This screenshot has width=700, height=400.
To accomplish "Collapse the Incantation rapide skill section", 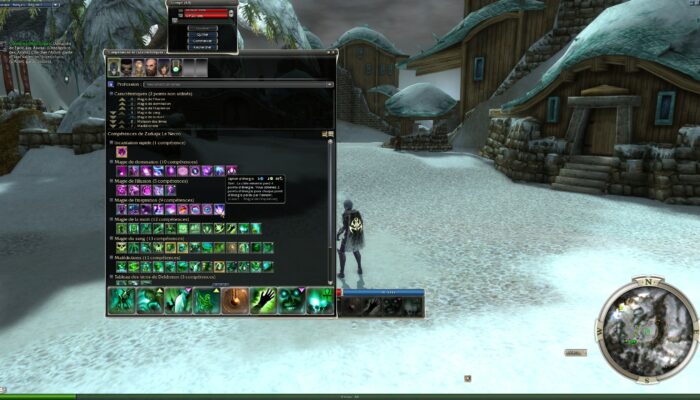I will (x=111, y=144).
